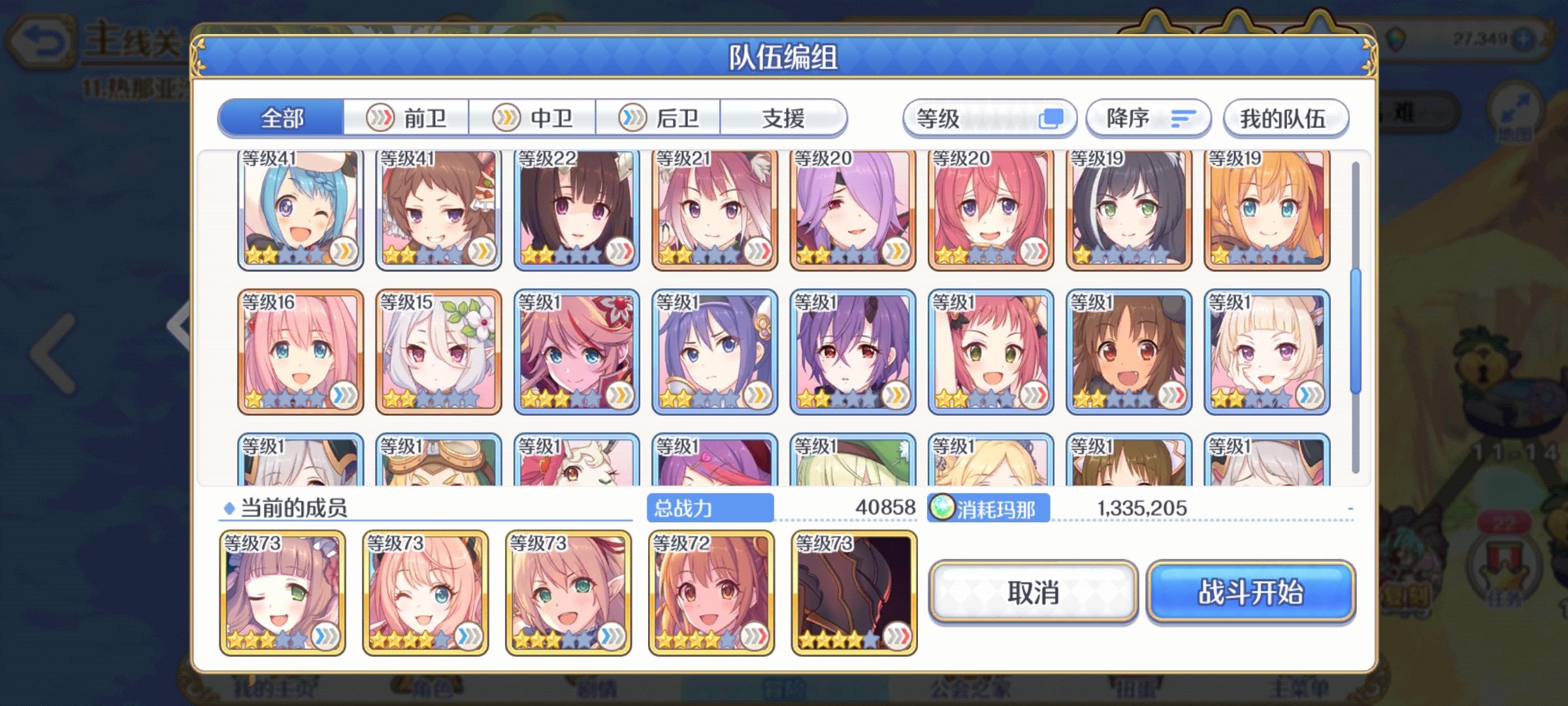
Task: Toggle selection of the level 20 purple-haired character
Action: pos(853,209)
